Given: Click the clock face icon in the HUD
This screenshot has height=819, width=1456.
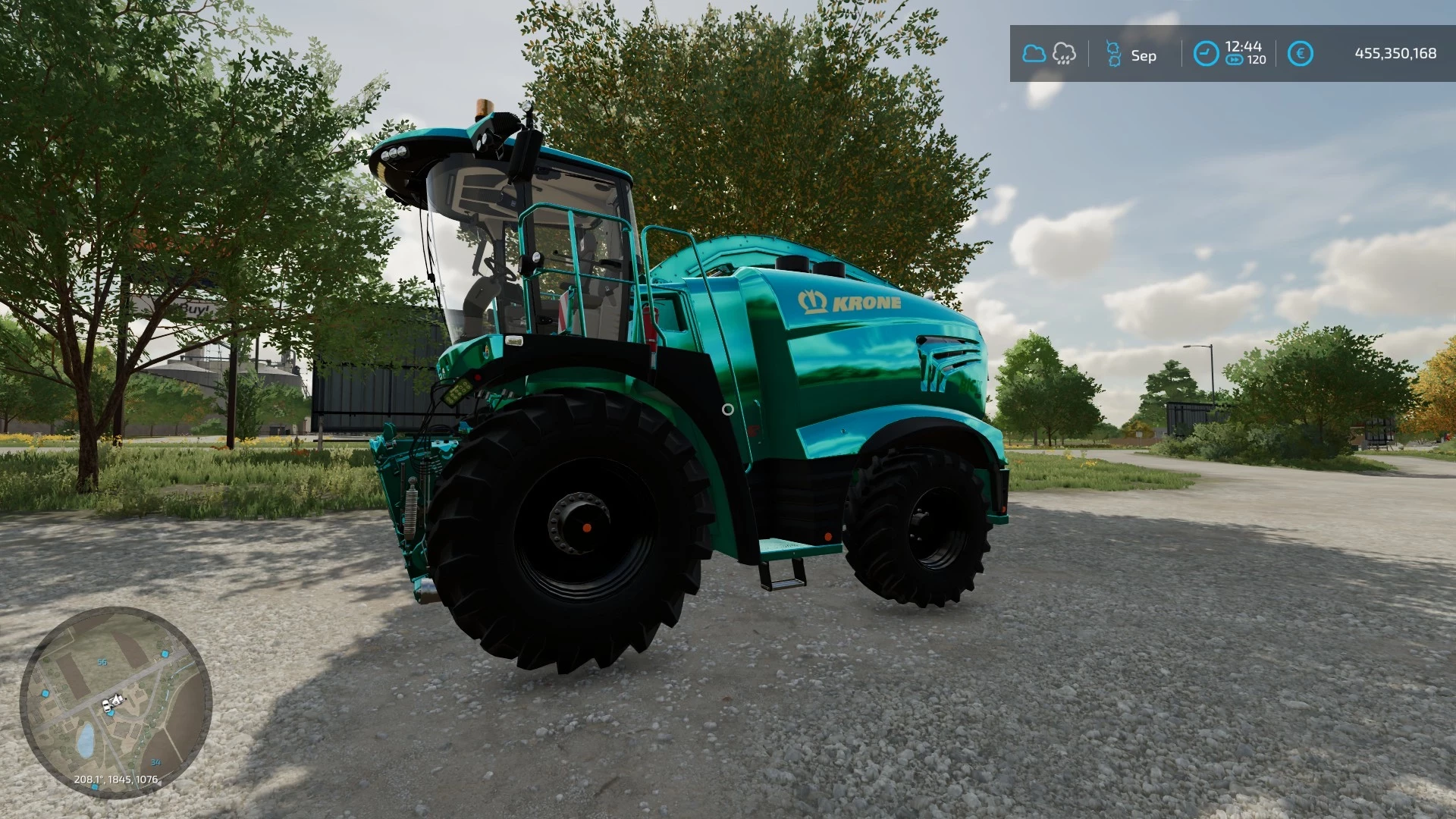Looking at the screenshot, I should click(1206, 53).
